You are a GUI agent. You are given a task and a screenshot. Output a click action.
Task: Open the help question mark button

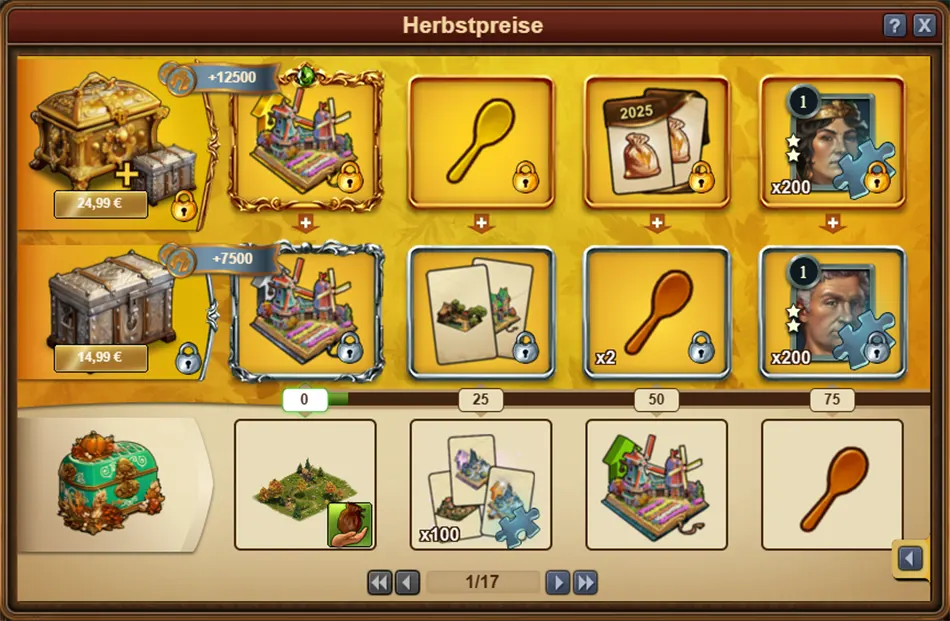pos(895,26)
